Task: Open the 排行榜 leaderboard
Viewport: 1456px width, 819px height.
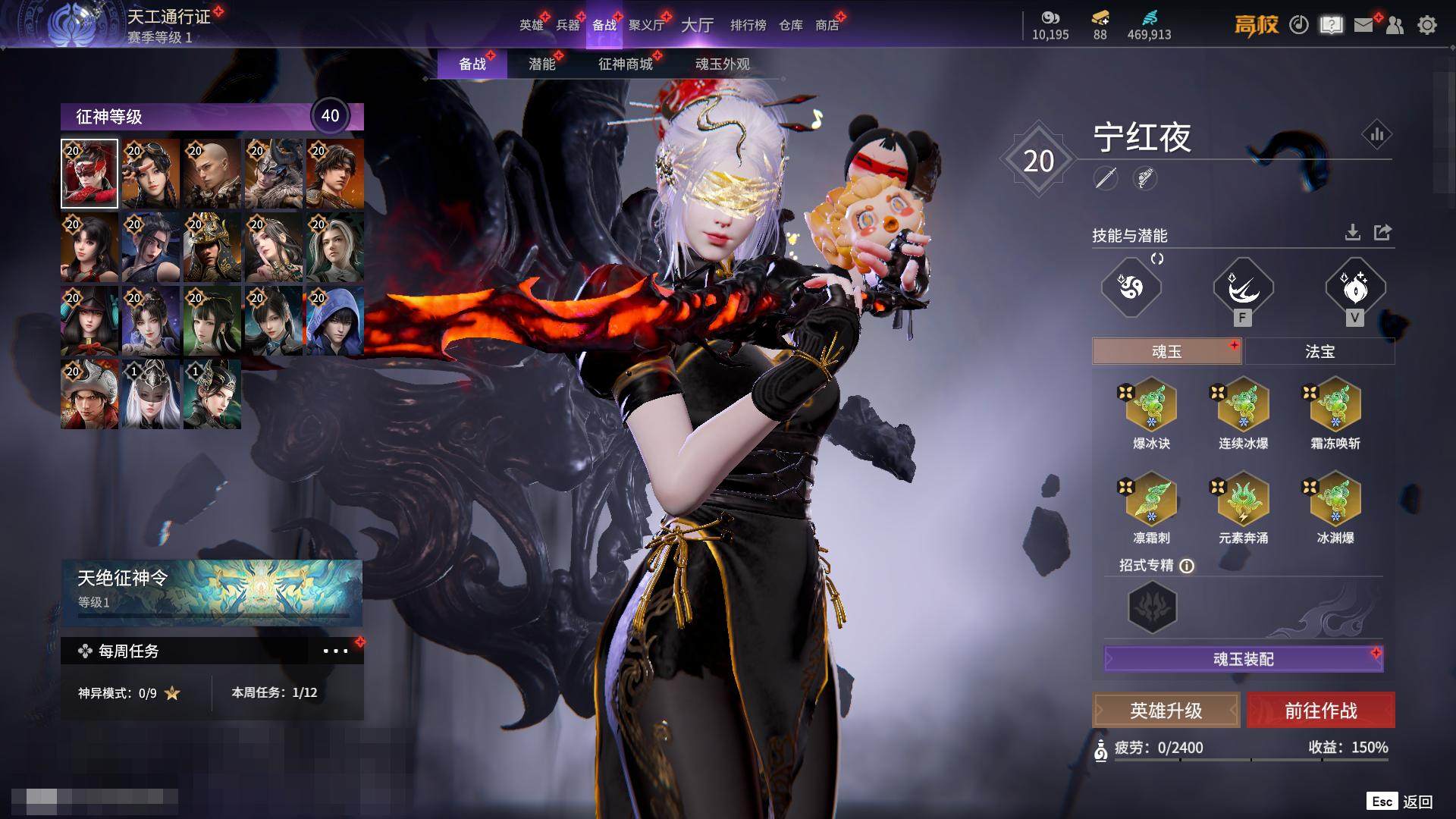Action: click(x=748, y=25)
